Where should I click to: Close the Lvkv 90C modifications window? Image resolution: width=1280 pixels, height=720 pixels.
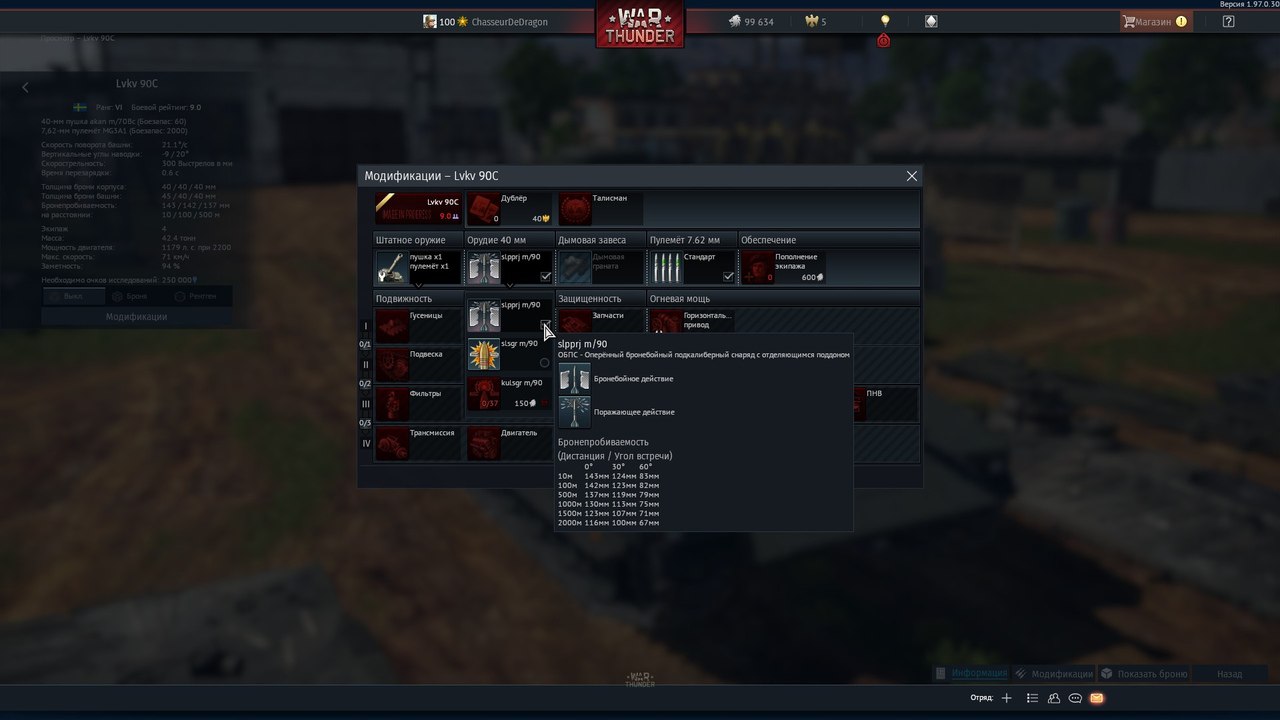pos(911,176)
